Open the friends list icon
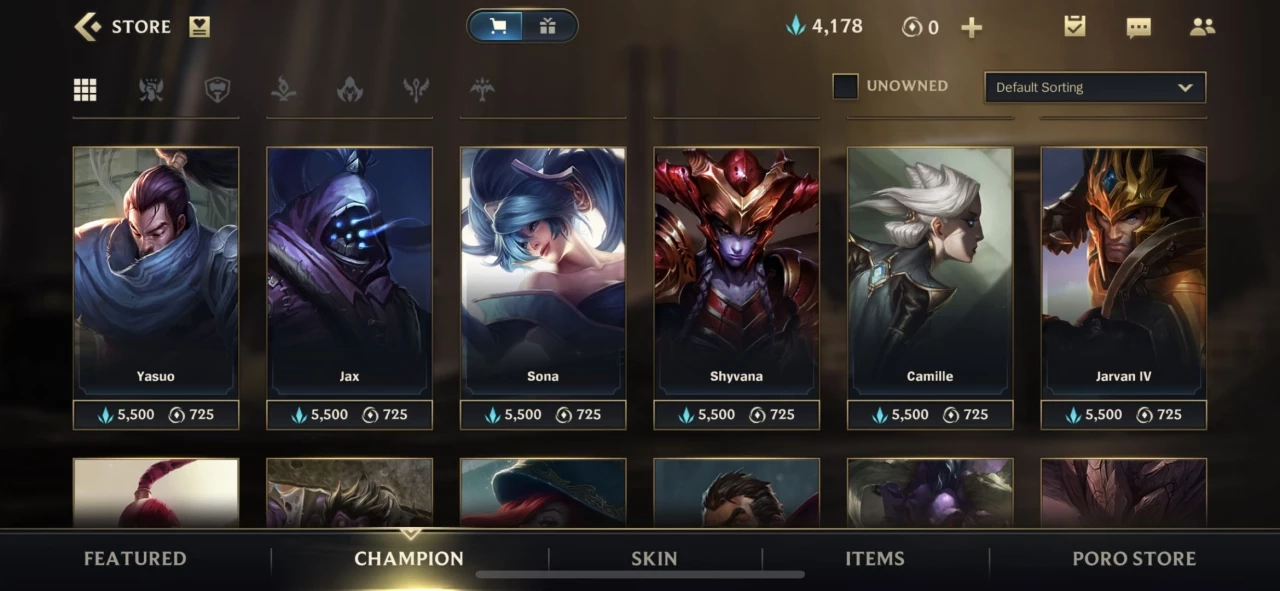1280x591 pixels. click(x=1202, y=28)
